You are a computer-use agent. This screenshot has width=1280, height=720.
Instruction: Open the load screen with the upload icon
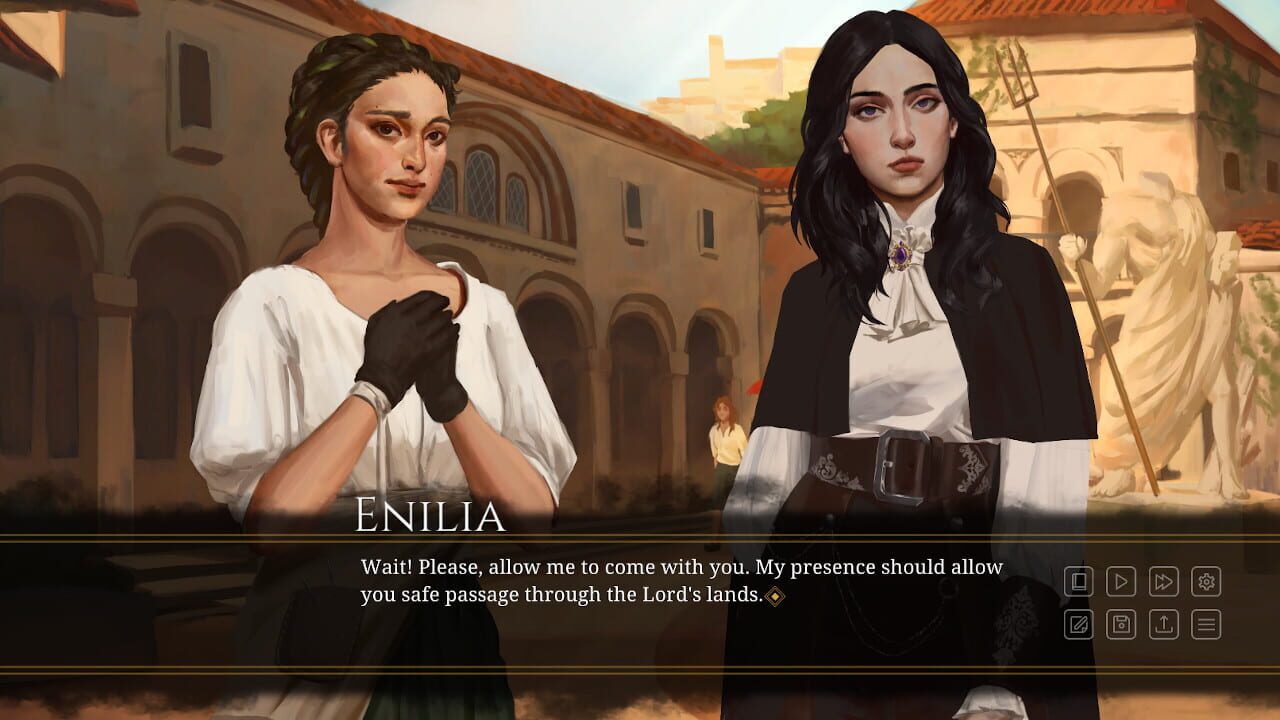click(1164, 624)
